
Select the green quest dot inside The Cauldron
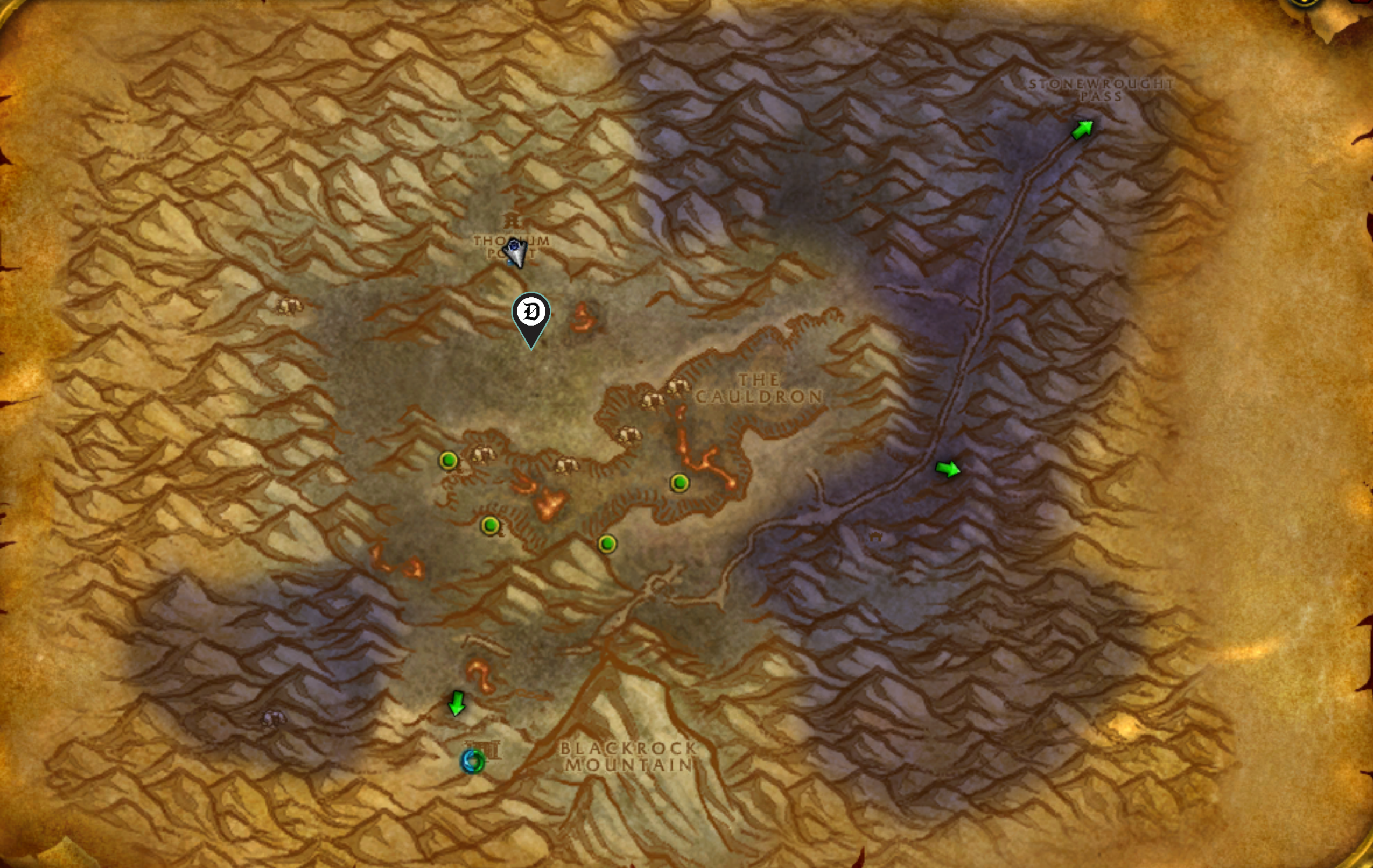681,484
